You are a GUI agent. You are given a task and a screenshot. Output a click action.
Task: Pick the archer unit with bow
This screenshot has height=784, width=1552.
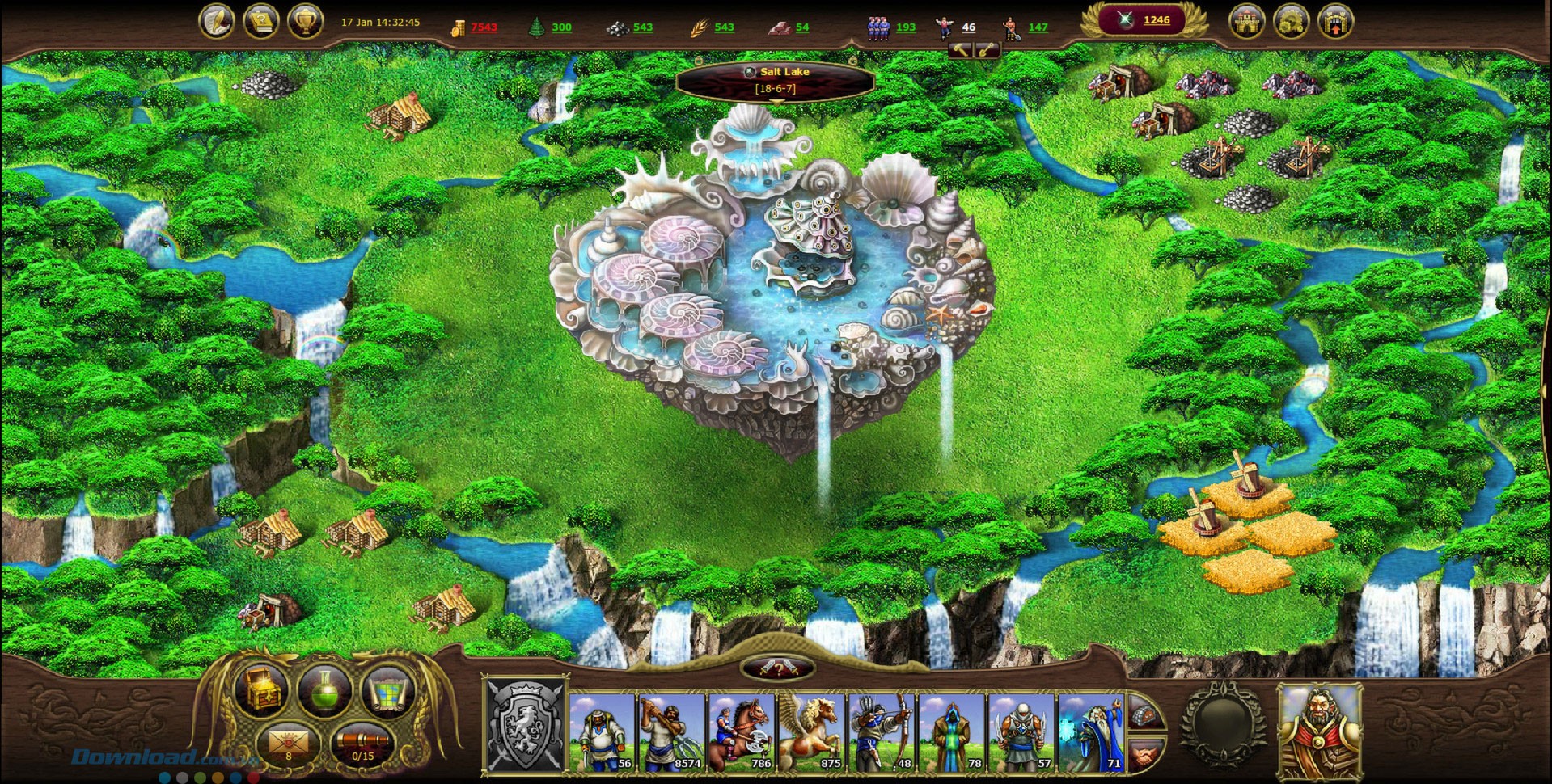click(x=882, y=731)
